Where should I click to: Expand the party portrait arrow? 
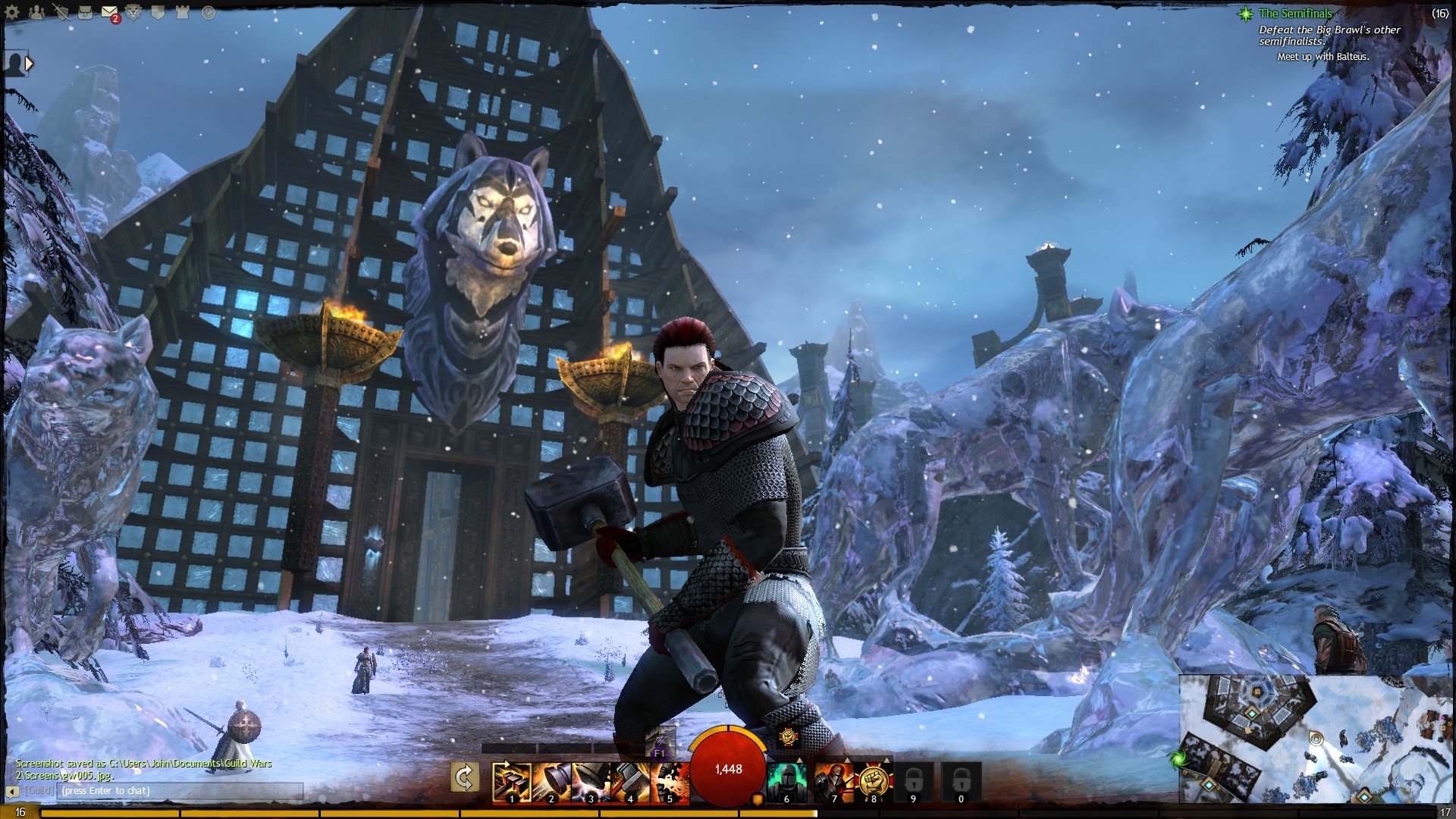coord(29,64)
